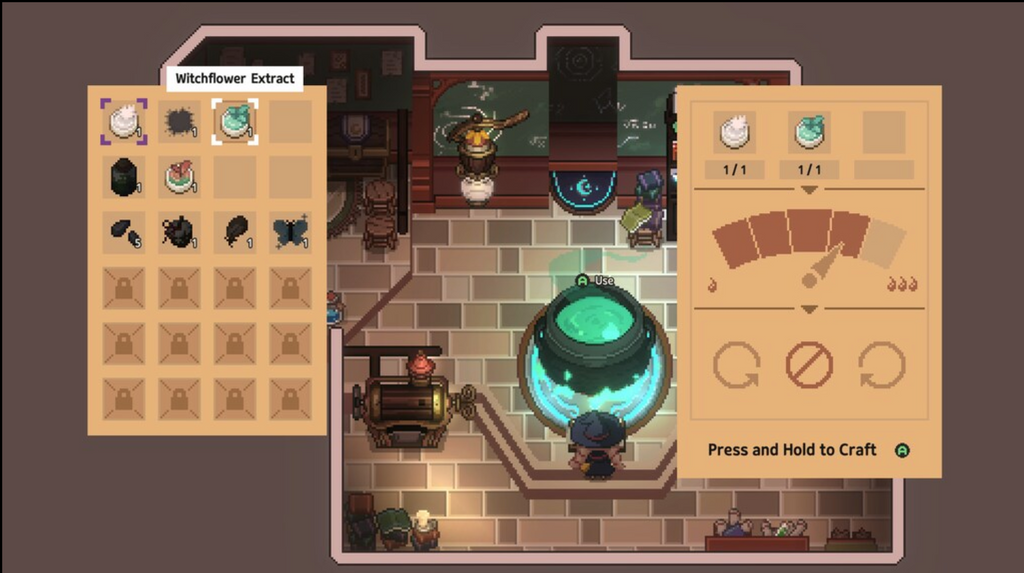Choose clockwise stirring direction
1024x573 pixels.
point(883,365)
